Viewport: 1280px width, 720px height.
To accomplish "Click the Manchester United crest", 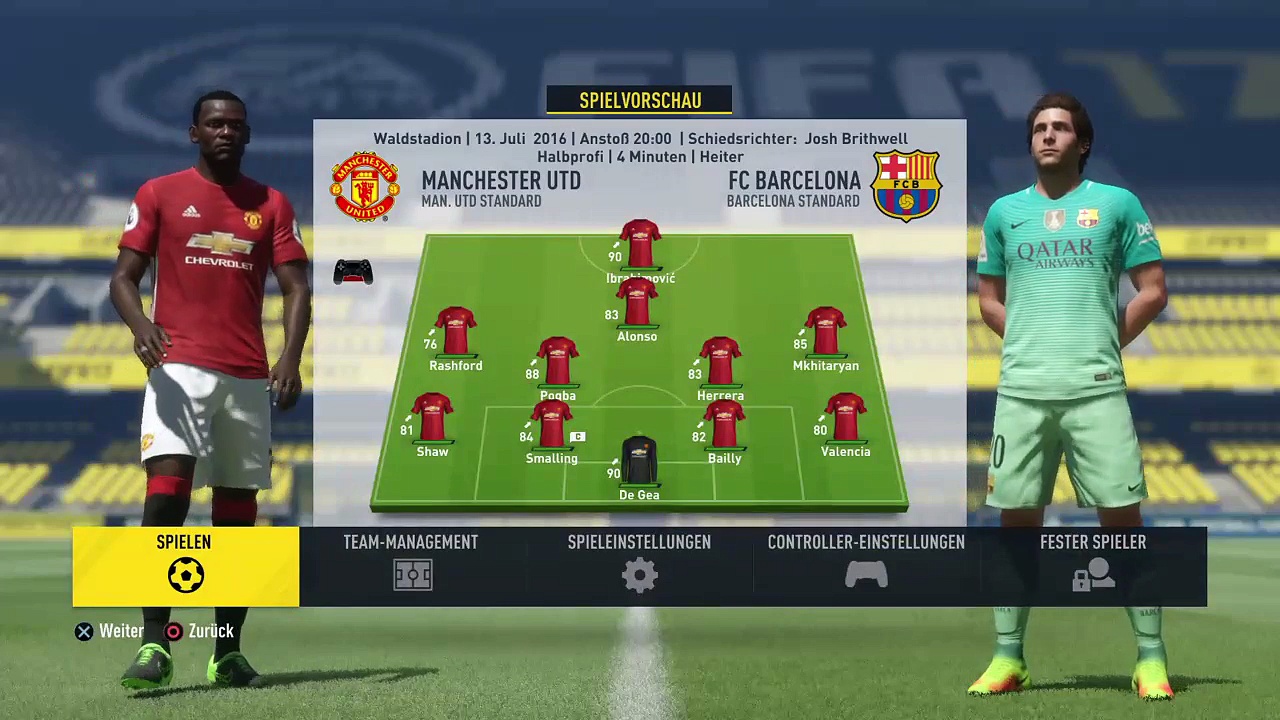I will 365,186.
